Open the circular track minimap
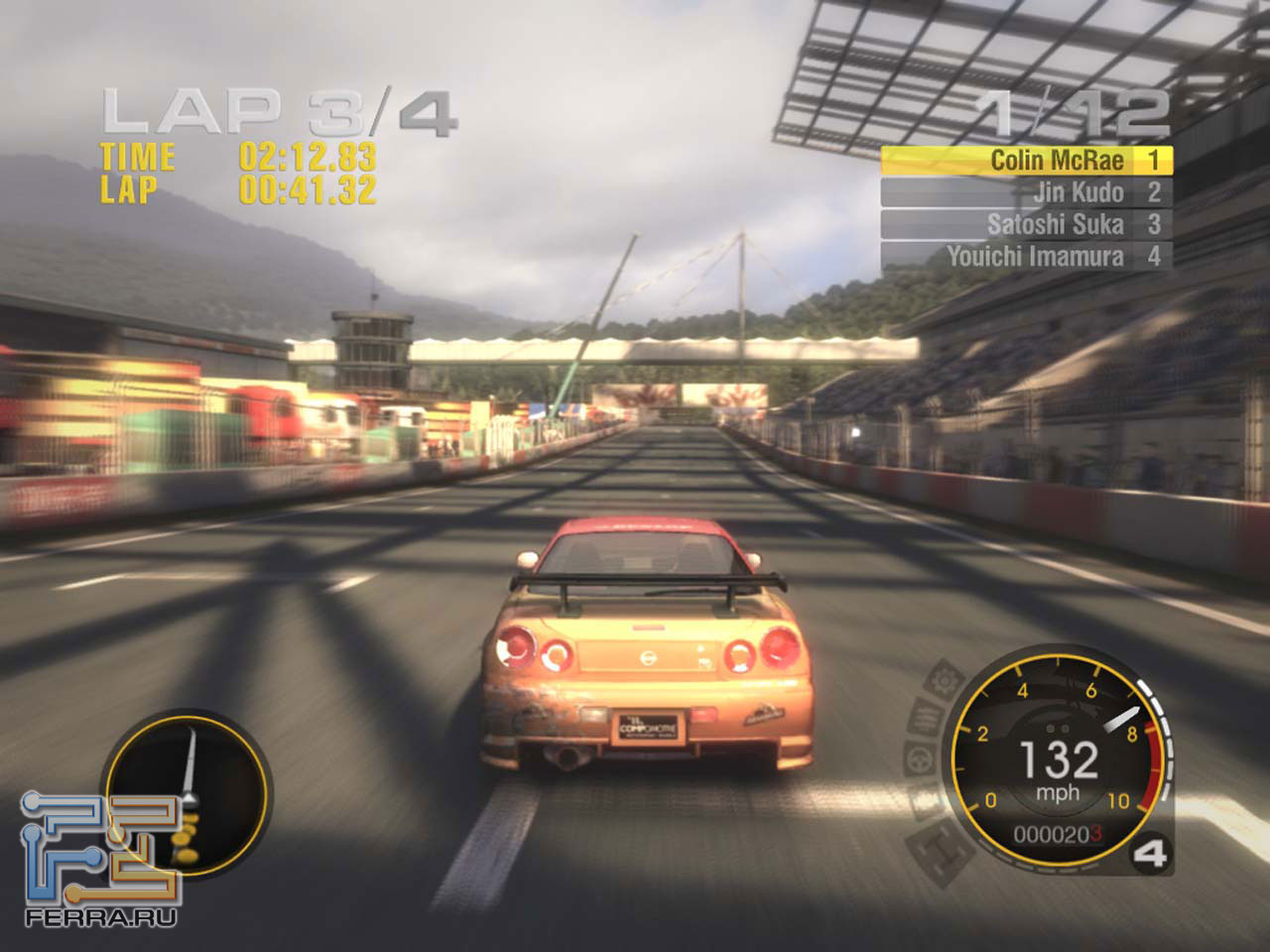Image resolution: width=1270 pixels, height=952 pixels. point(187,793)
